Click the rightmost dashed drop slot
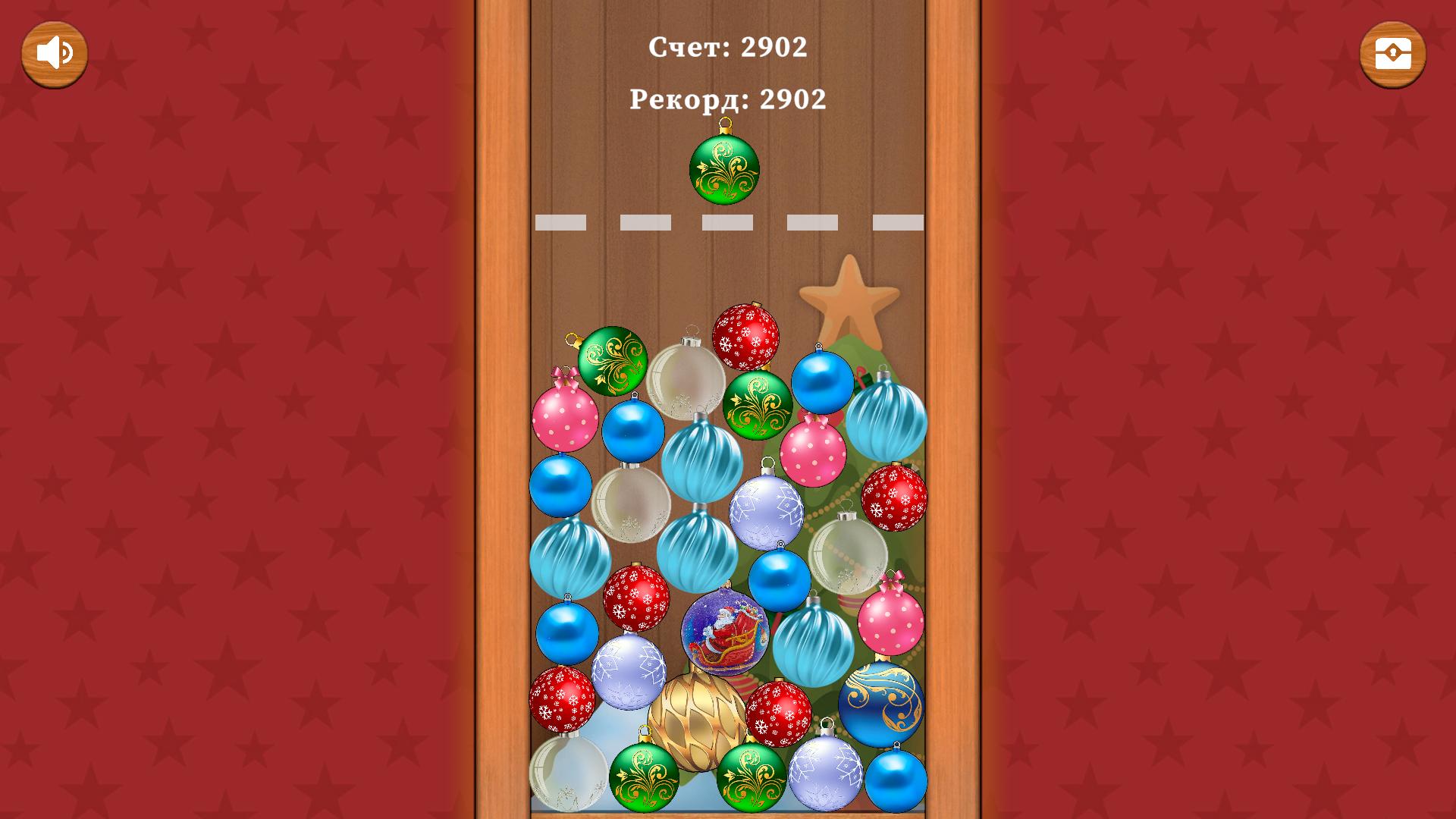The width and height of the screenshot is (1456, 819). pyautogui.click(x=899, y=222)
